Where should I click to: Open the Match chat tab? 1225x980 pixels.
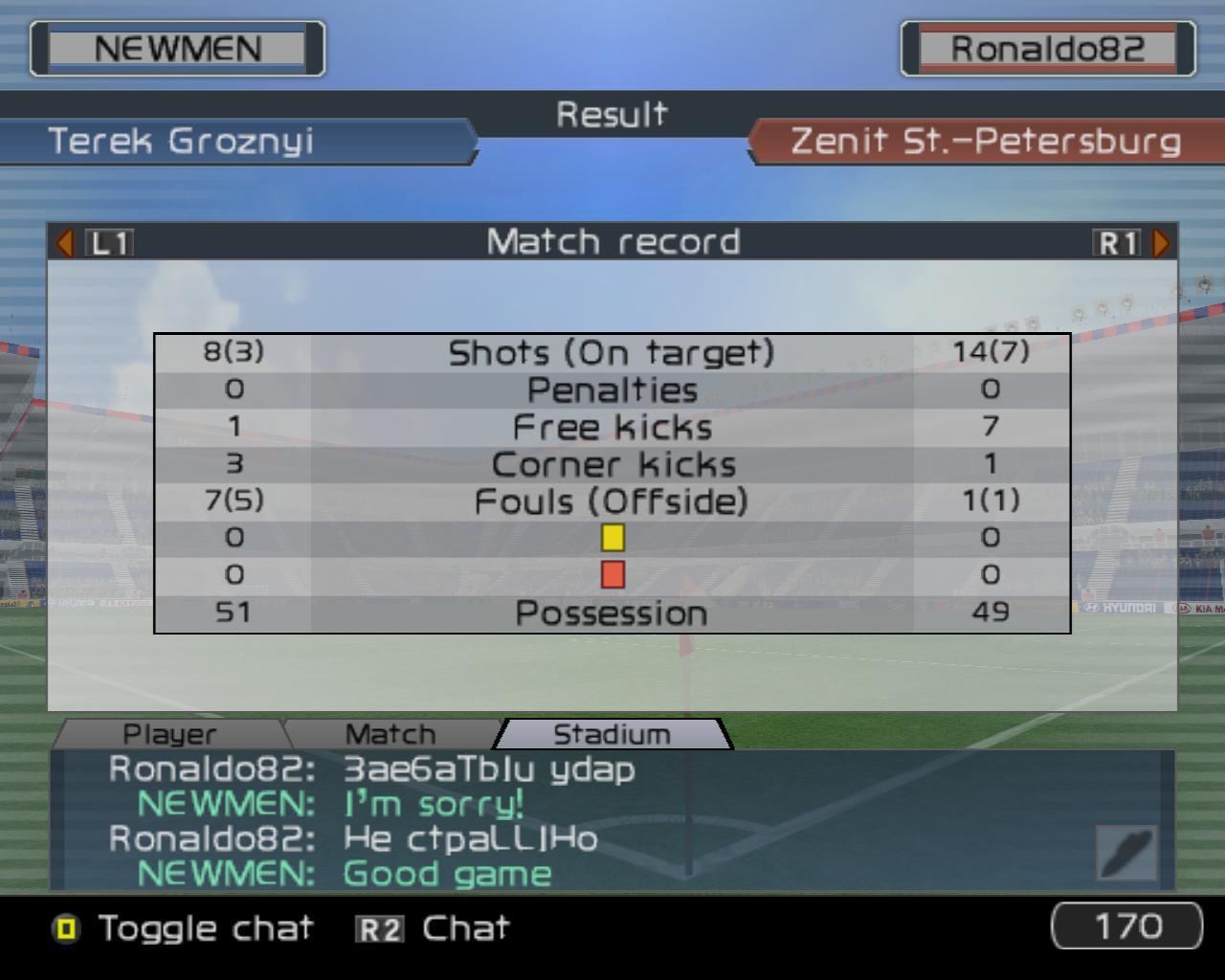[390, 734]
